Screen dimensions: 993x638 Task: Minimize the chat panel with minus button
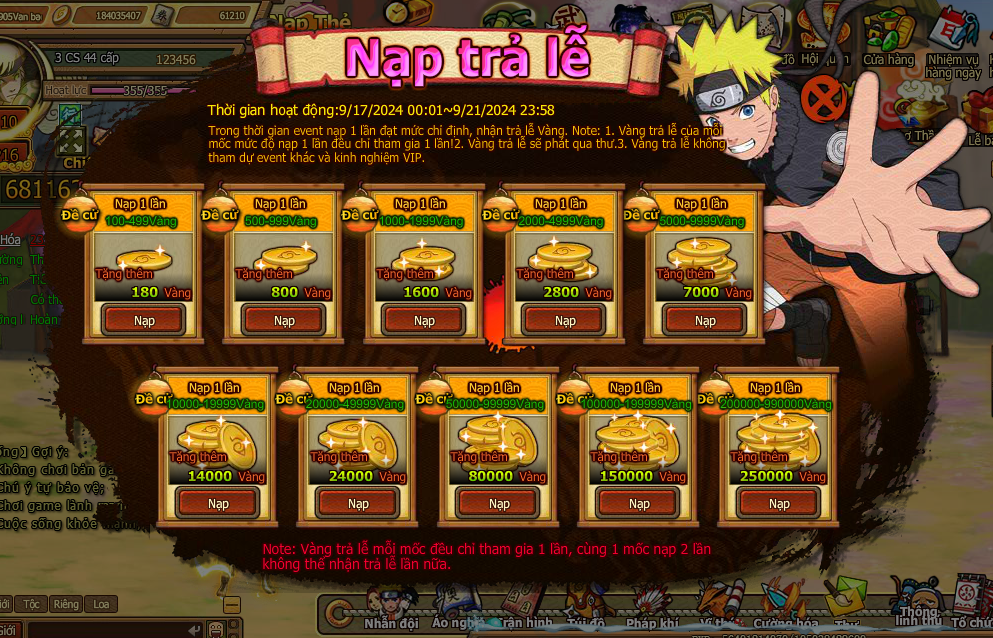(232, 604)
